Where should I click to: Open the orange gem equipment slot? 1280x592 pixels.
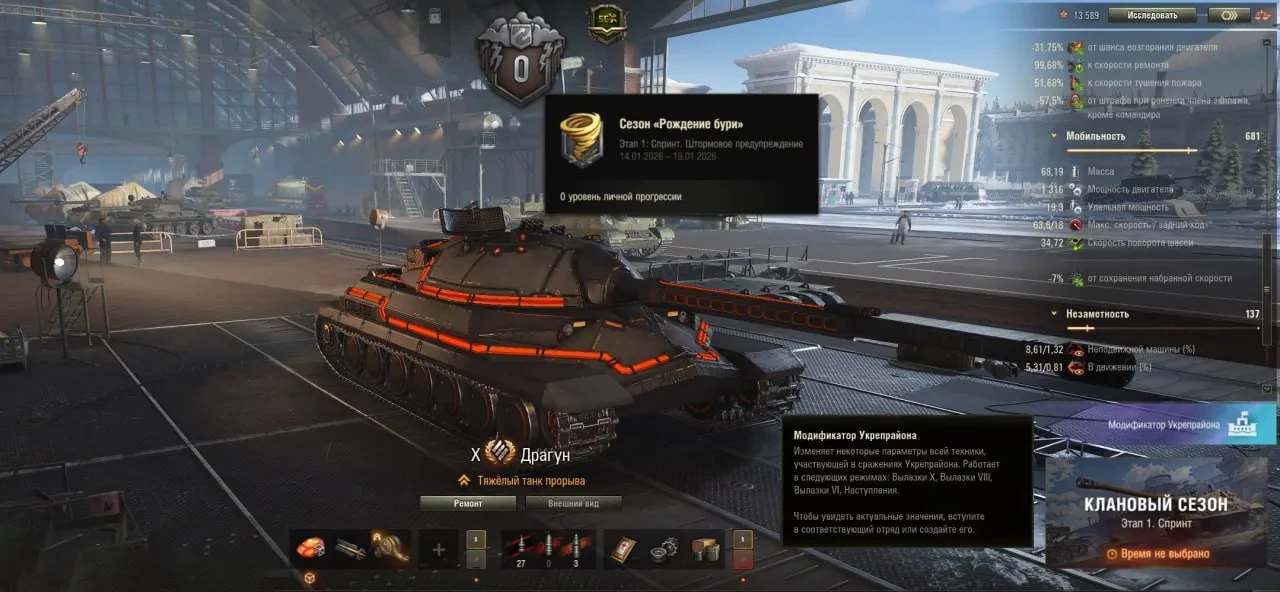point(312,549)
